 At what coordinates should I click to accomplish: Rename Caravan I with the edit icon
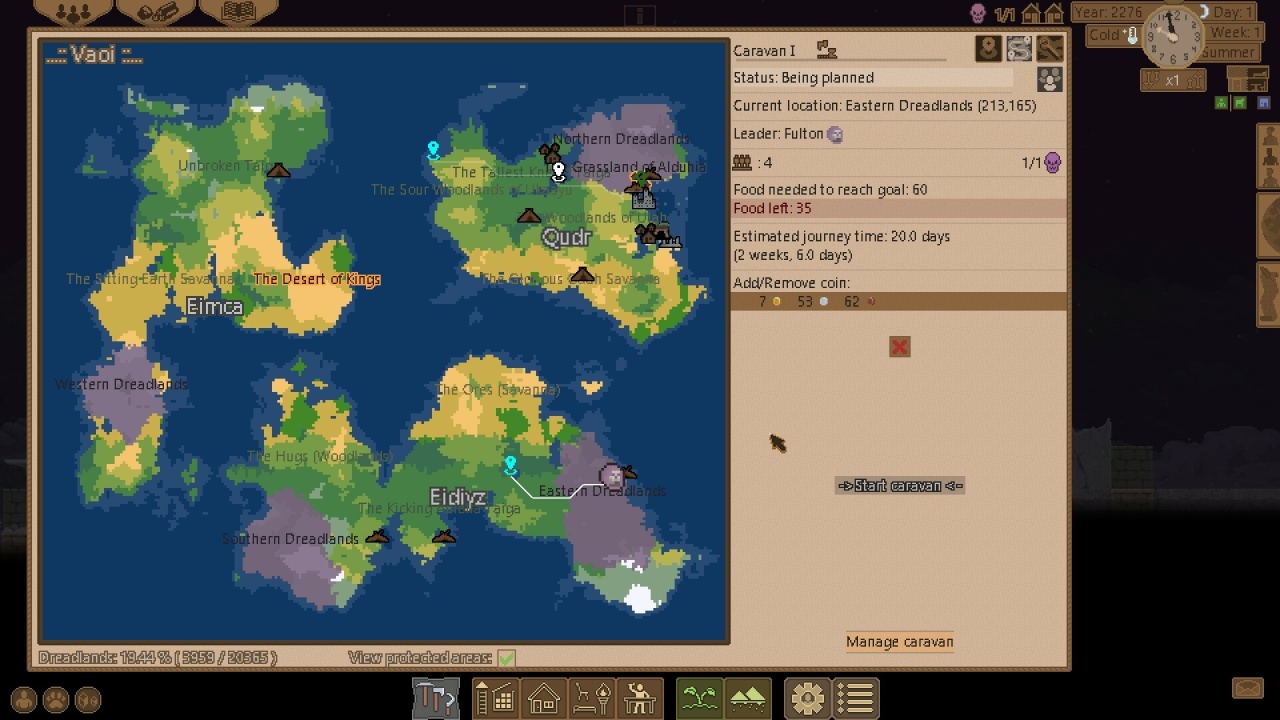pos(826,50)
